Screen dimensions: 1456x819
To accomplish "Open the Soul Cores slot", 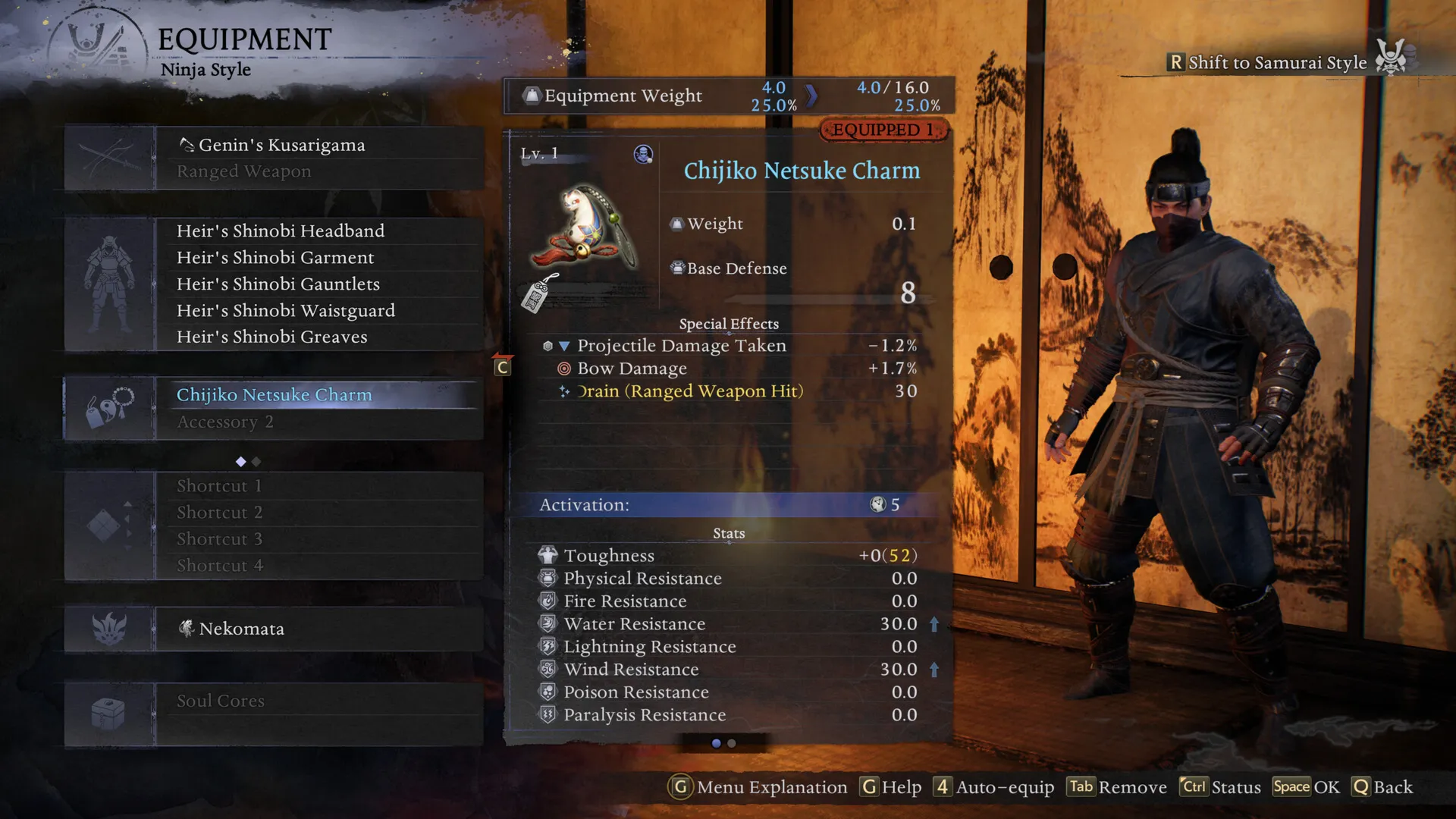I will coord(220,701).
